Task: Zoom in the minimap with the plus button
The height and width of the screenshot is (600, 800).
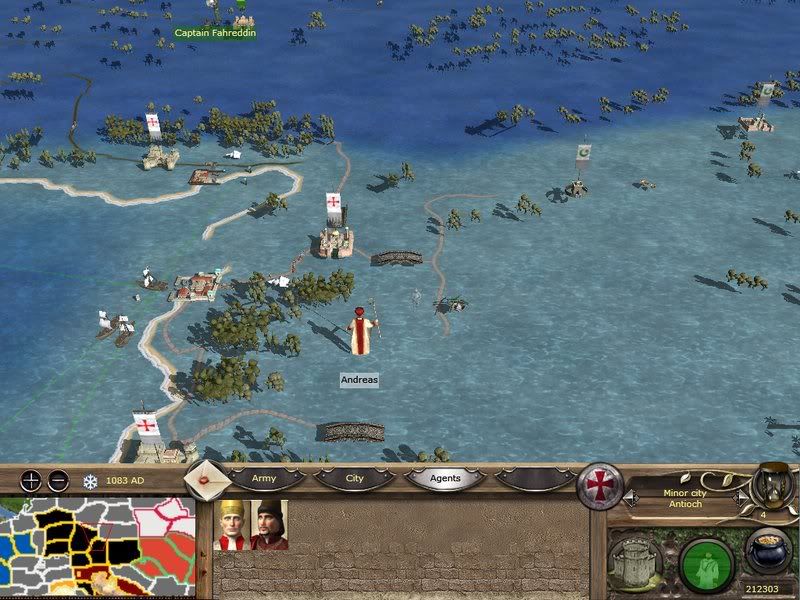Action: [x=32, y=480]
